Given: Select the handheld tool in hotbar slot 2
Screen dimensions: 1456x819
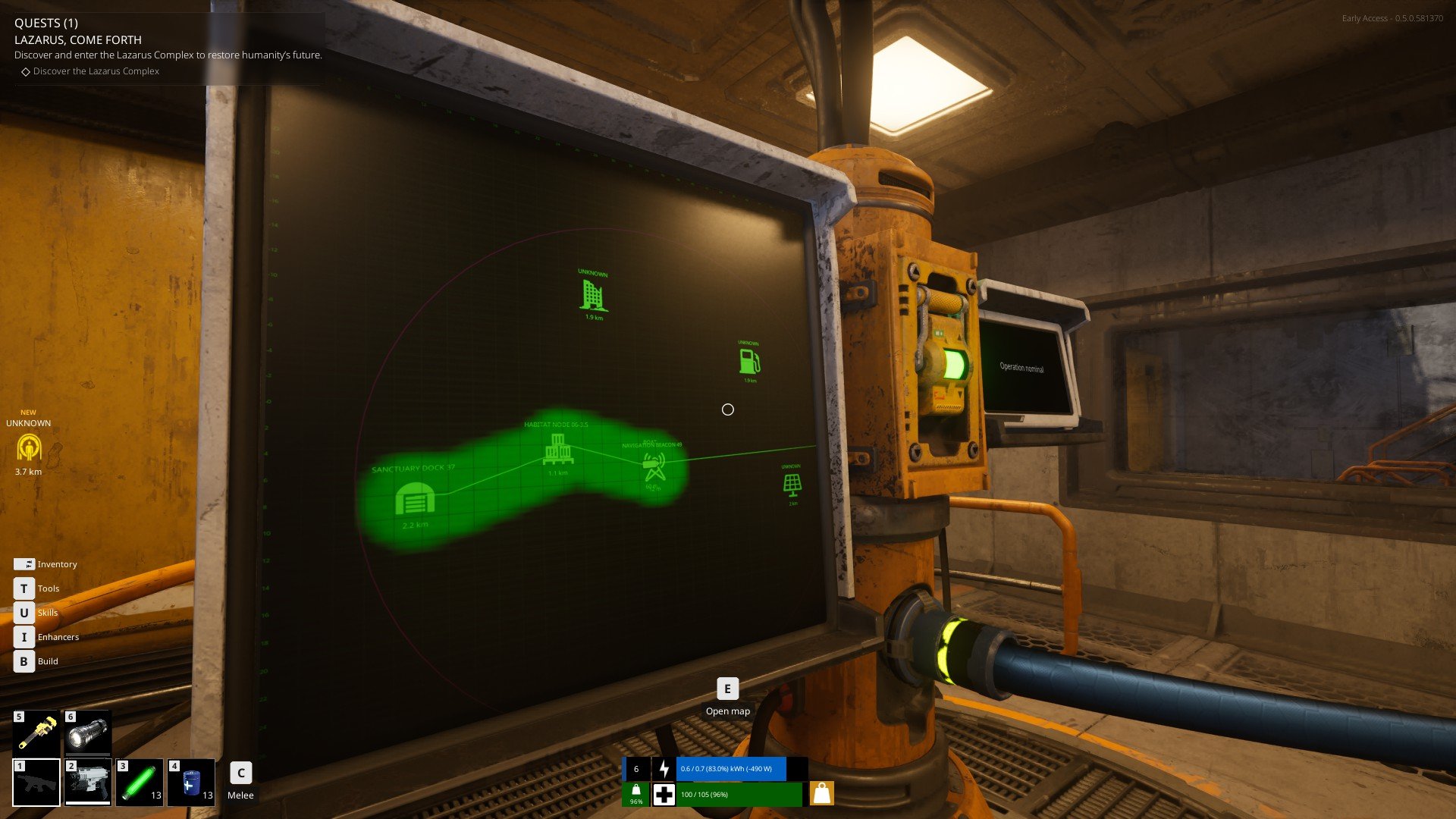Looking at the screenshot, I should (88, 782).
